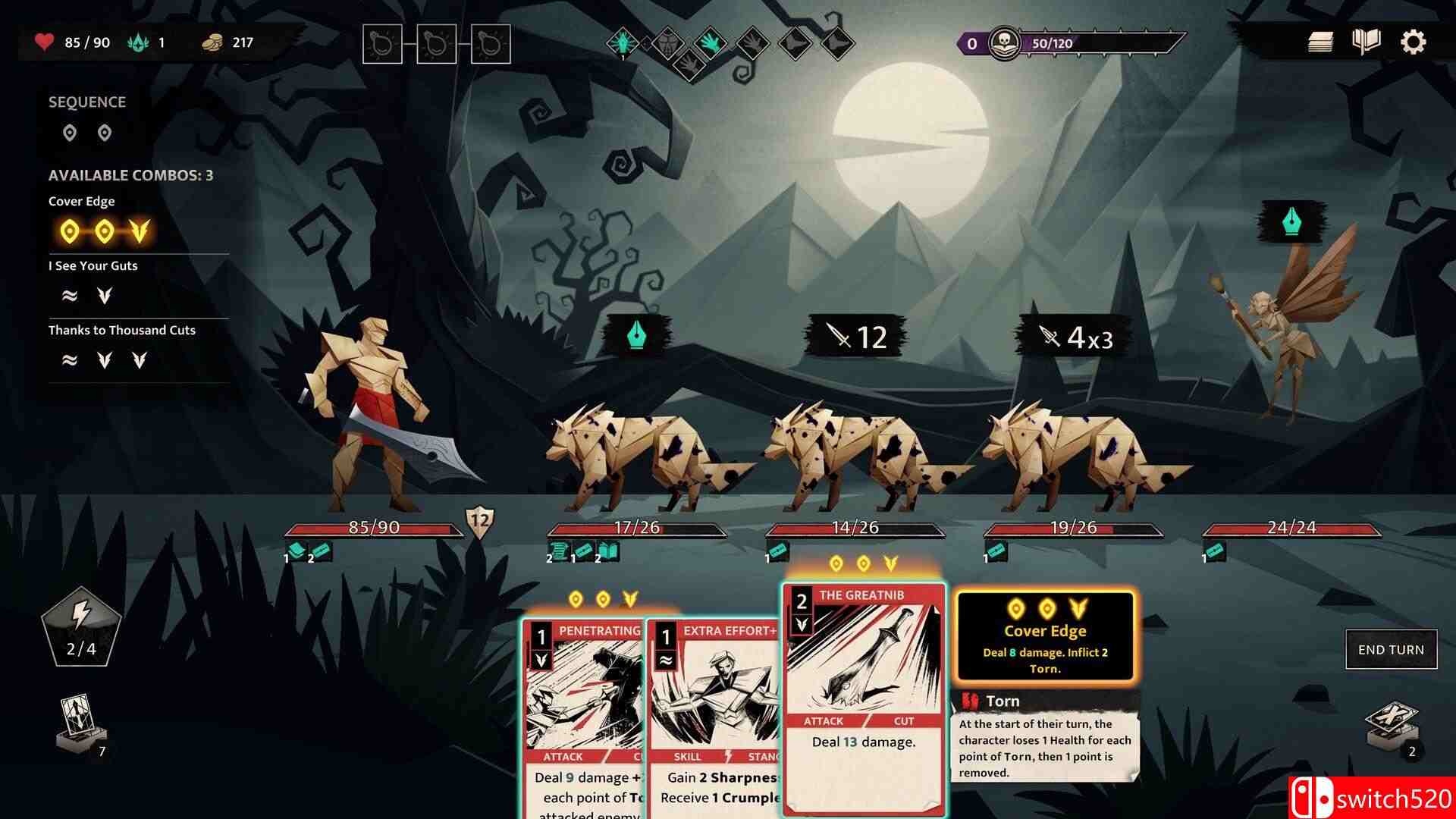View the deck card stack icon
This screenshot has width=1456, height=819.
1320,42
